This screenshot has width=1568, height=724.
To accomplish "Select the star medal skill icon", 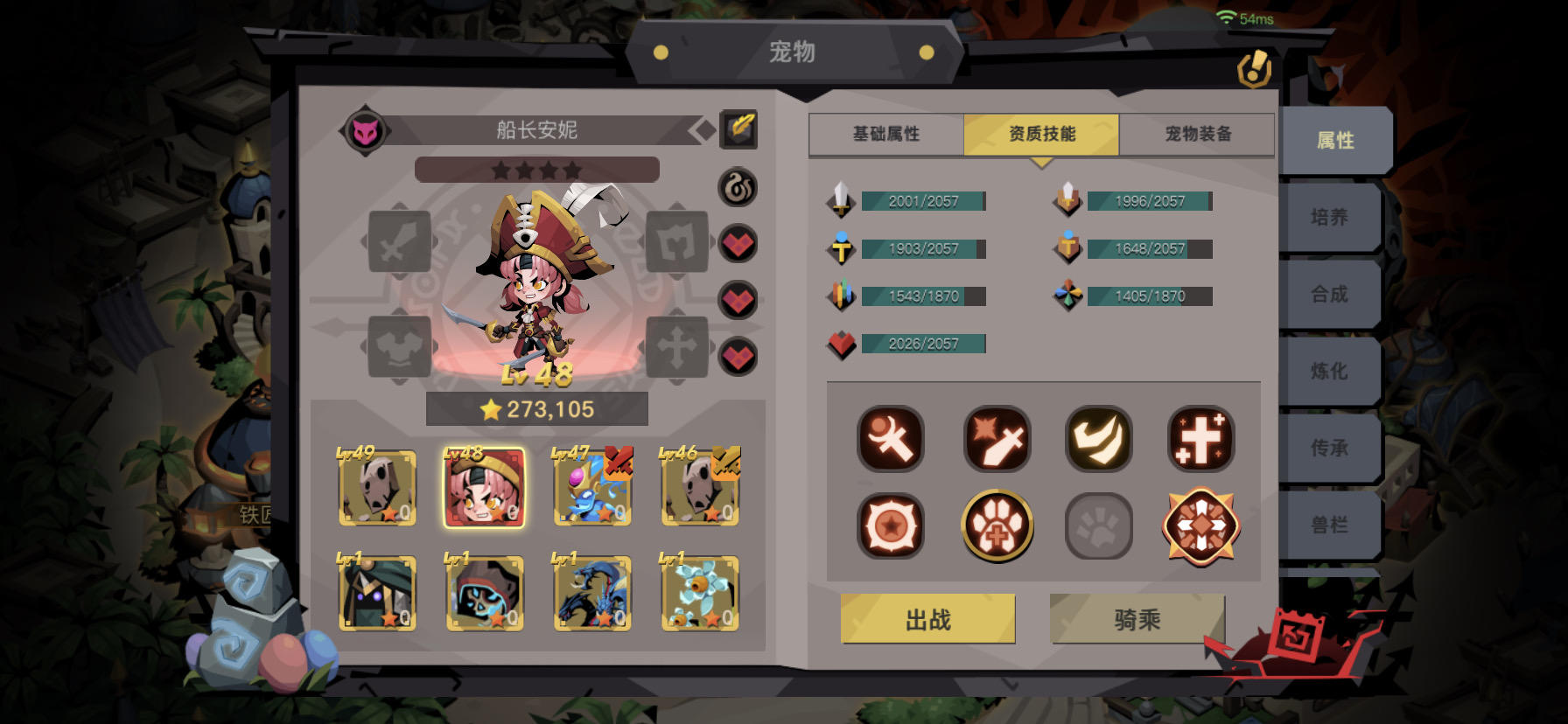I will coord(890,526).
